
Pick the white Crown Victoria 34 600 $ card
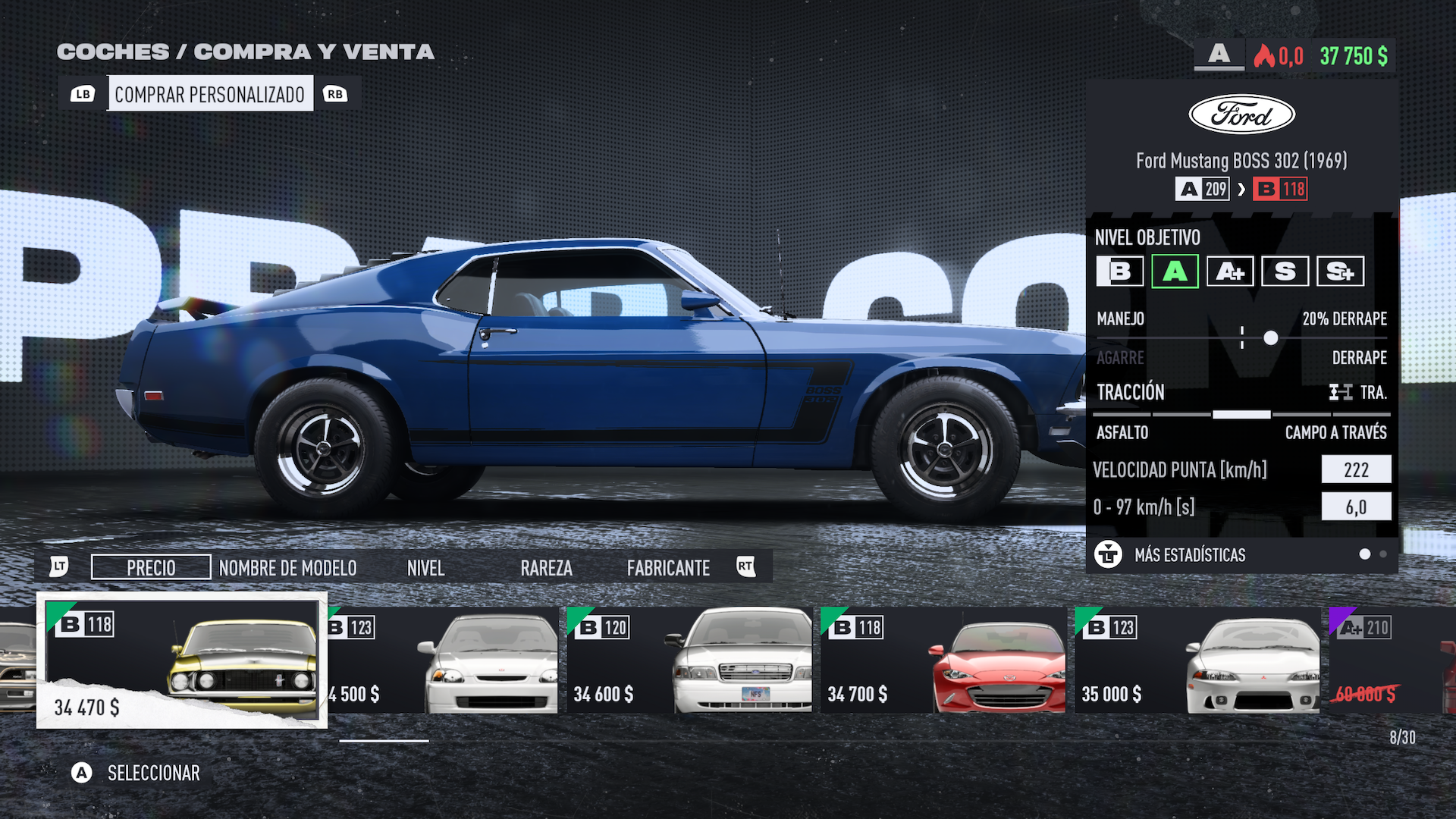click(x=689, y=660)
